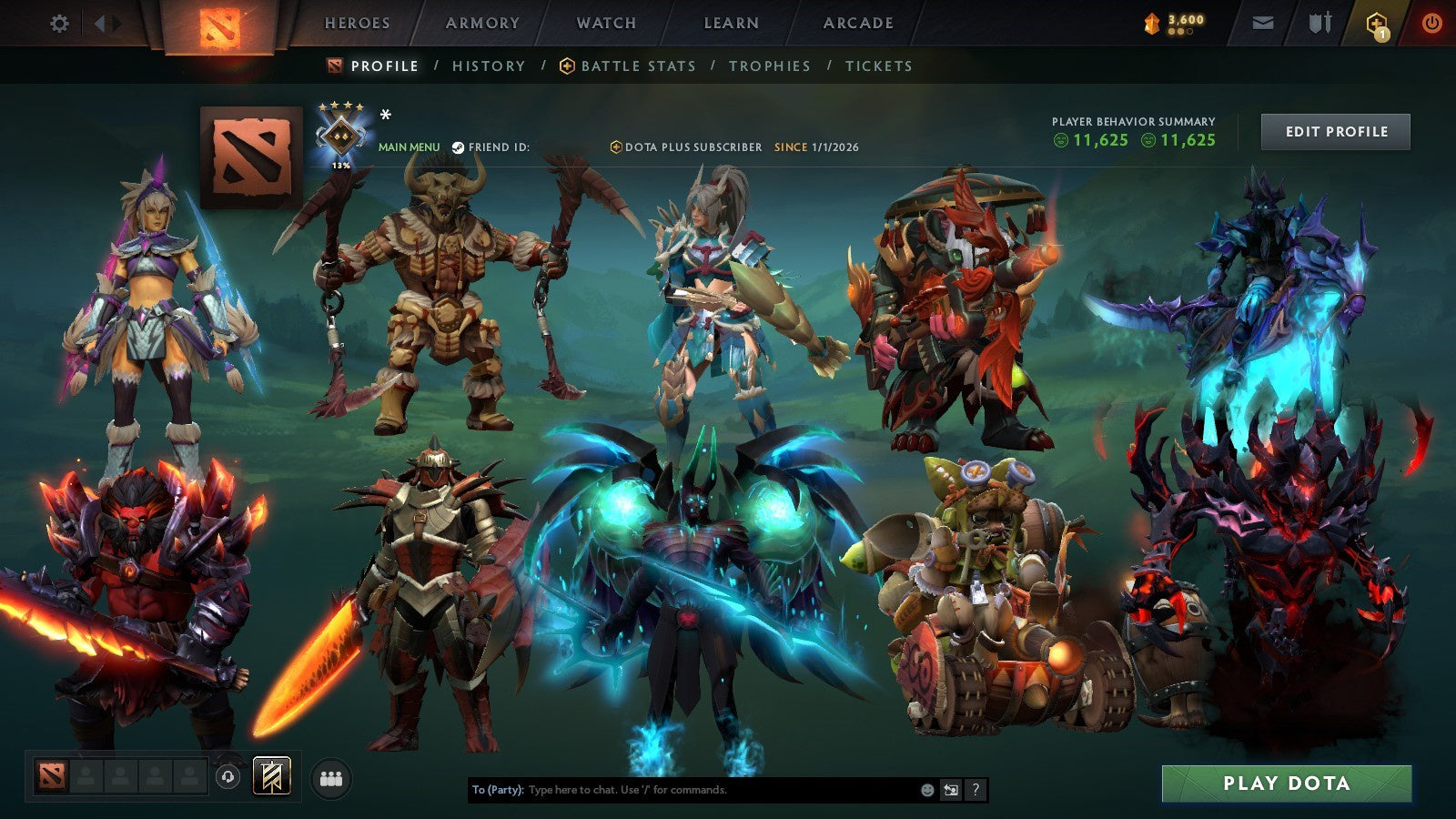Expand the rank medal above Main Menu

pyautogui.click(x=342, y=136)
